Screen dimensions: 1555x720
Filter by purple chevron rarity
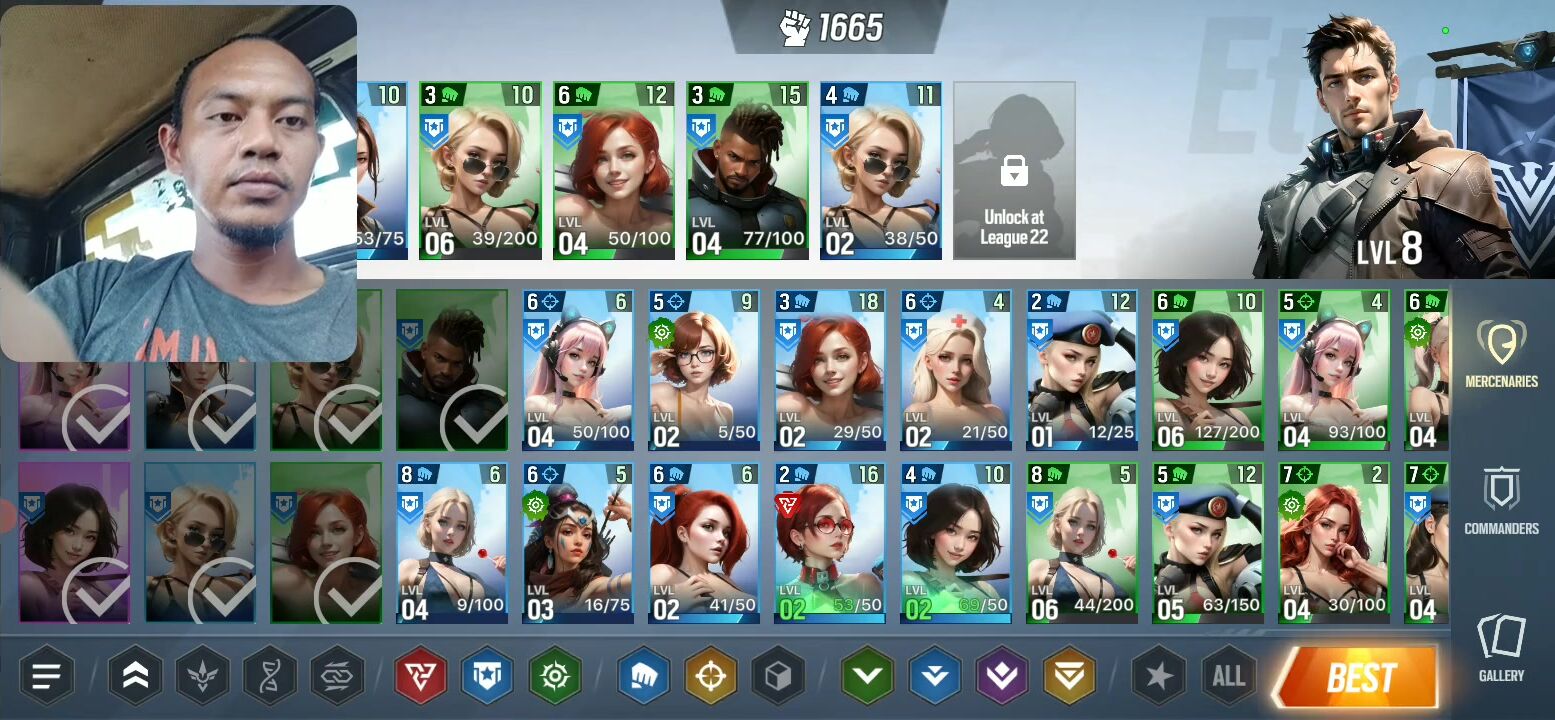tap(1002, 677)
